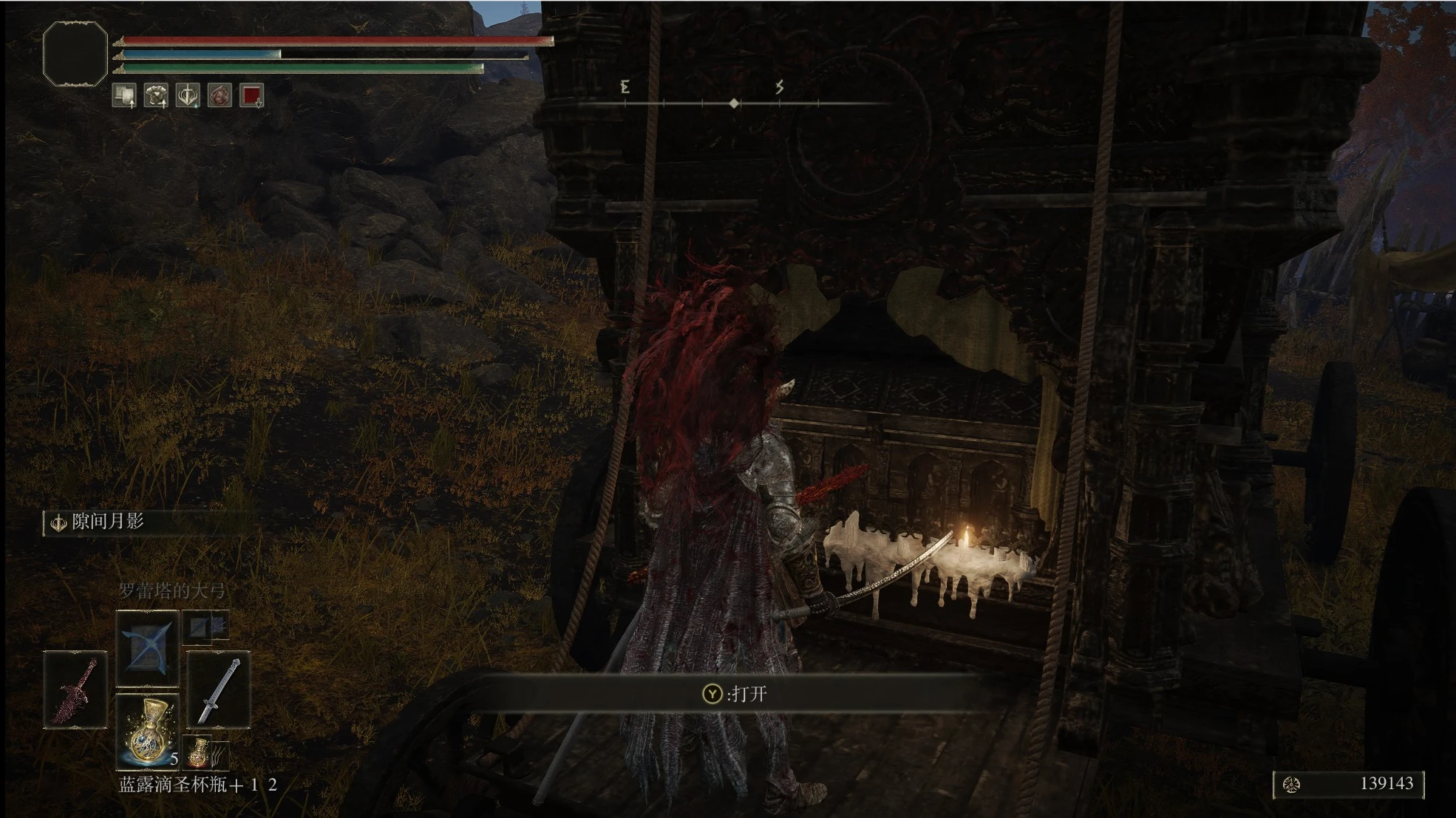Click the chest armor buff icon

[x=156, y=95]
